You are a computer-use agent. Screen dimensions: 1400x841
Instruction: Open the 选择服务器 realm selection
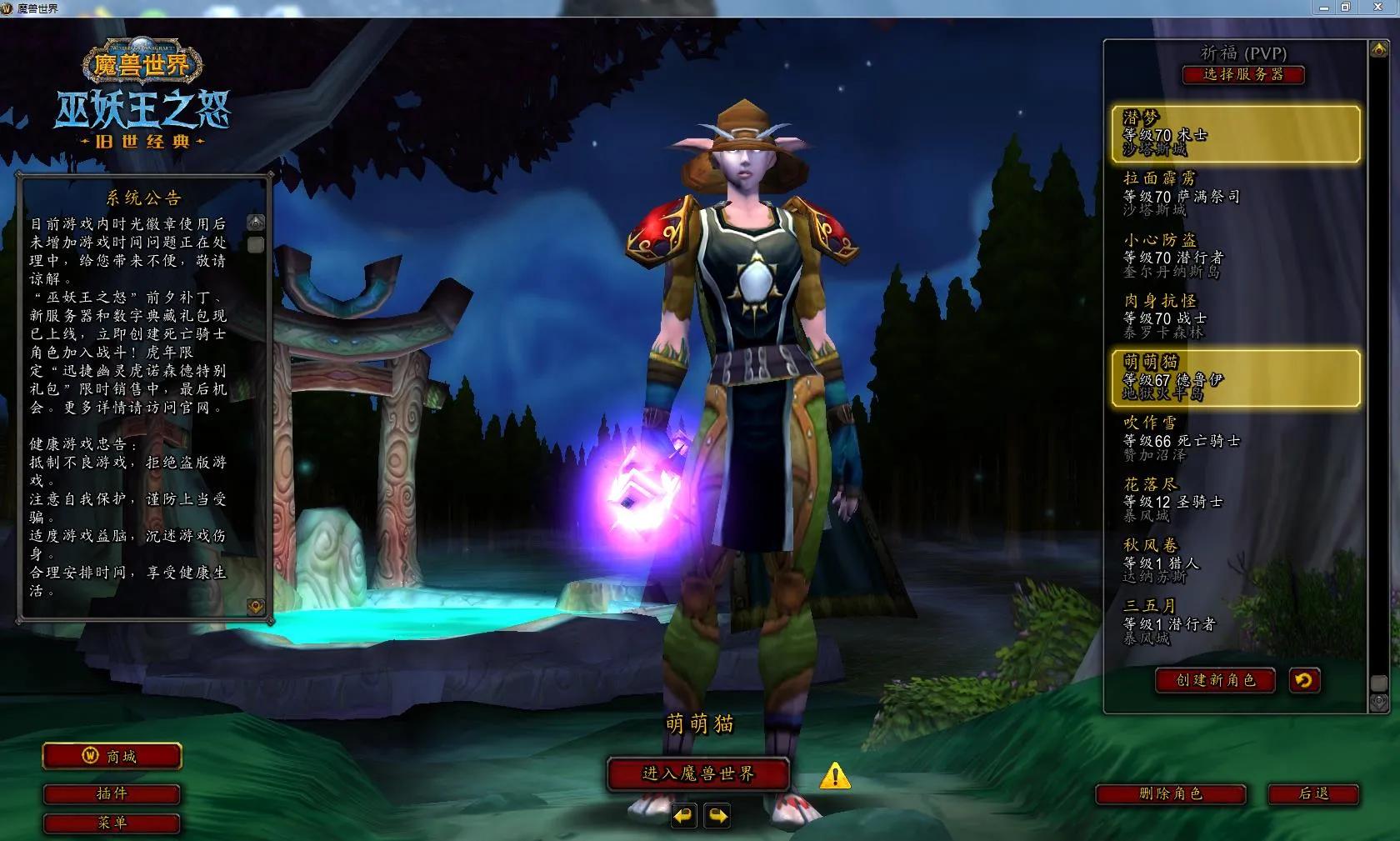(1244, 75)
